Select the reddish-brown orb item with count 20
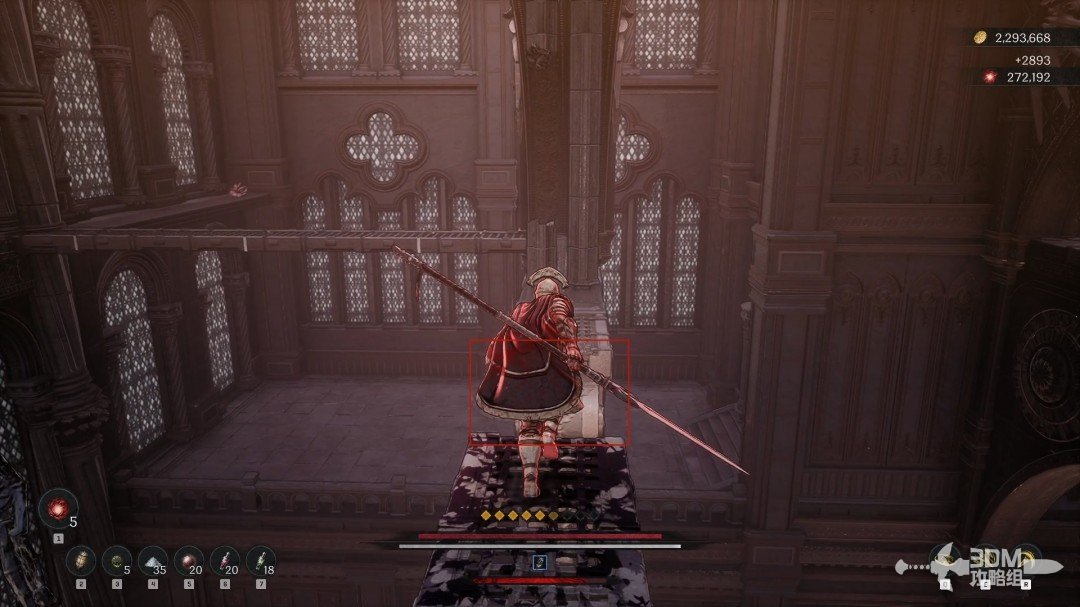Image resolution: width=1080 pixels, height=607 pixels. [x=188, y=560]
